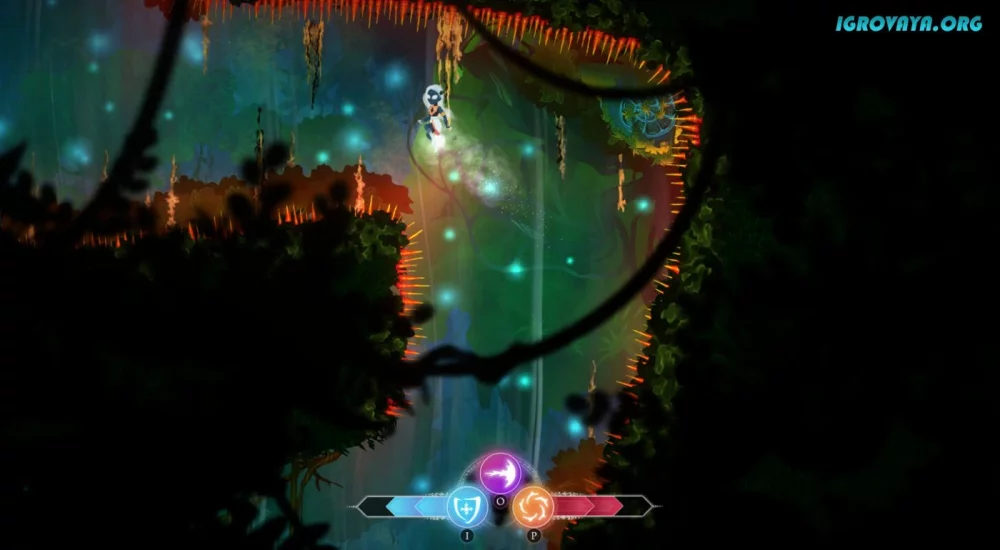The height and width of the screenshot is (550, 1000).
Task: Trigger the purple lightning strike ability
Action: click(500, 472)
